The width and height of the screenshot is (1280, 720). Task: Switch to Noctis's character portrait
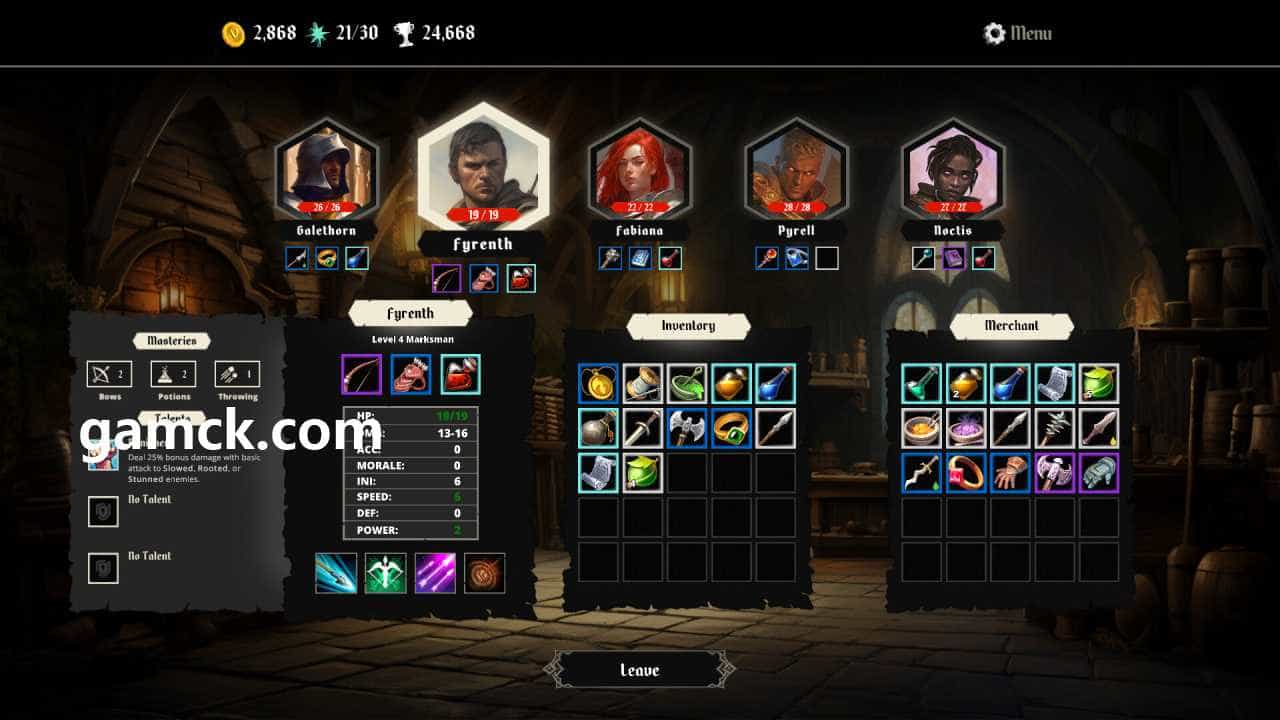(x=952, y=170)
